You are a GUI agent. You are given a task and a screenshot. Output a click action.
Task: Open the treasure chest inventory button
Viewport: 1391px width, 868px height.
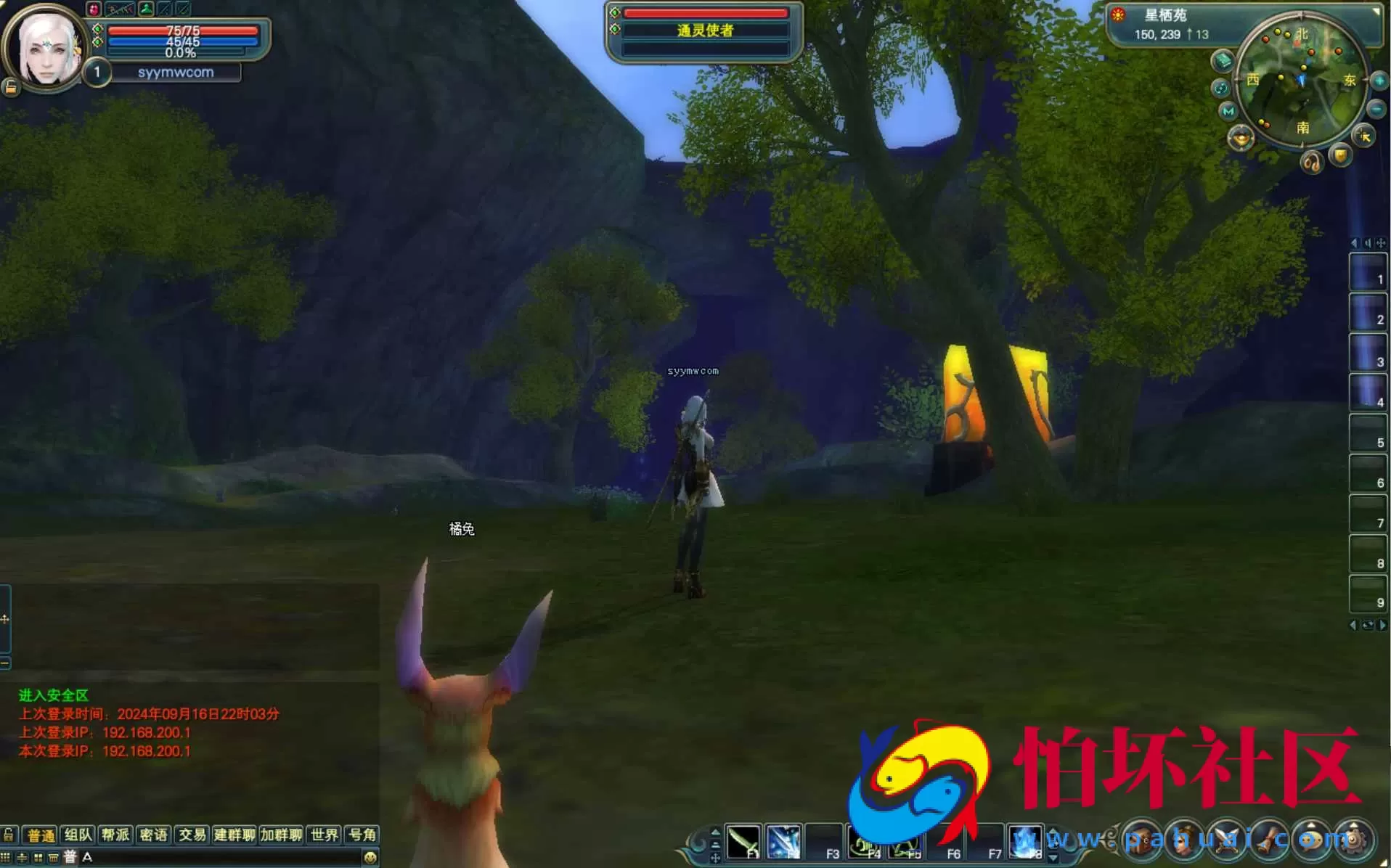1141,840
